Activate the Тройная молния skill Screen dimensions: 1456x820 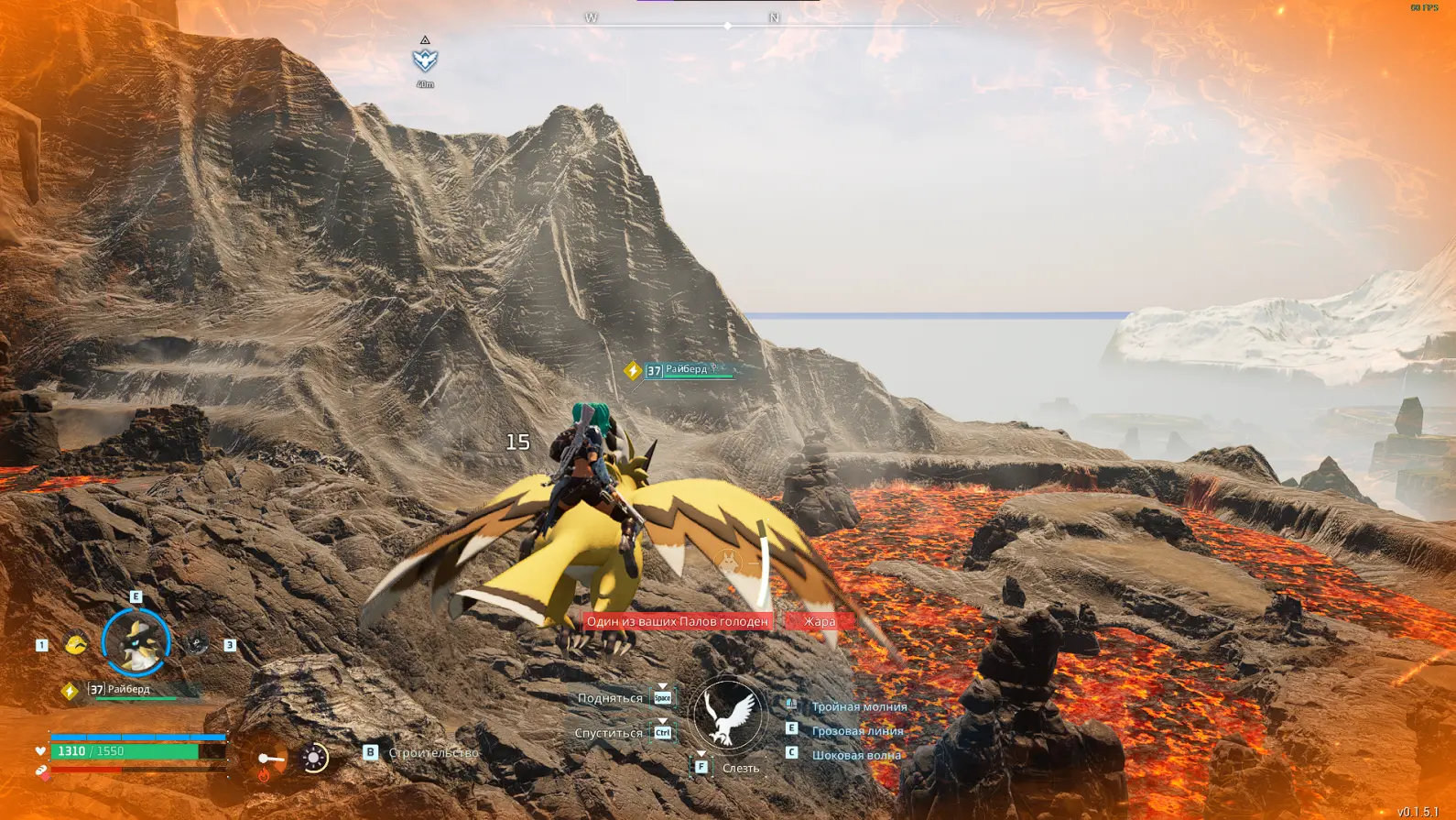pyautogui.click(x=858, y=706)
